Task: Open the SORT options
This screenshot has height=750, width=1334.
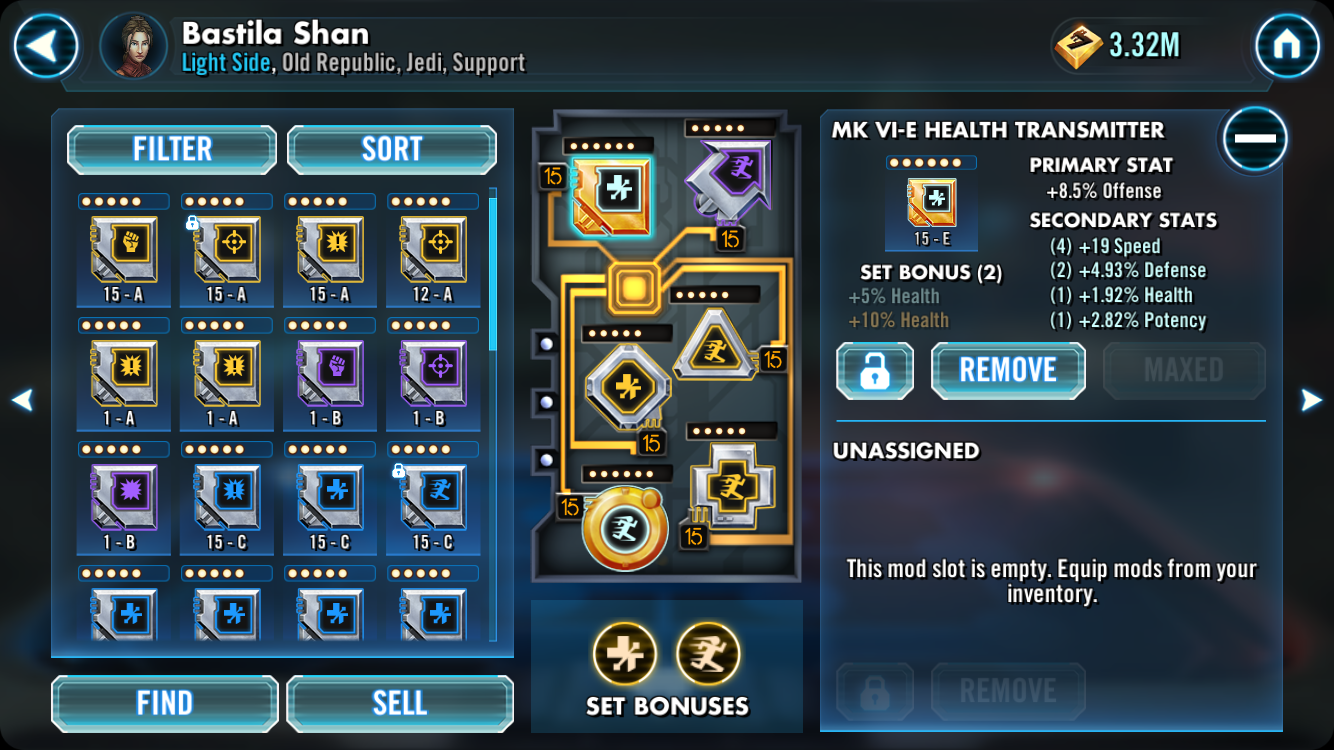Action: click(x=391, y=150)
